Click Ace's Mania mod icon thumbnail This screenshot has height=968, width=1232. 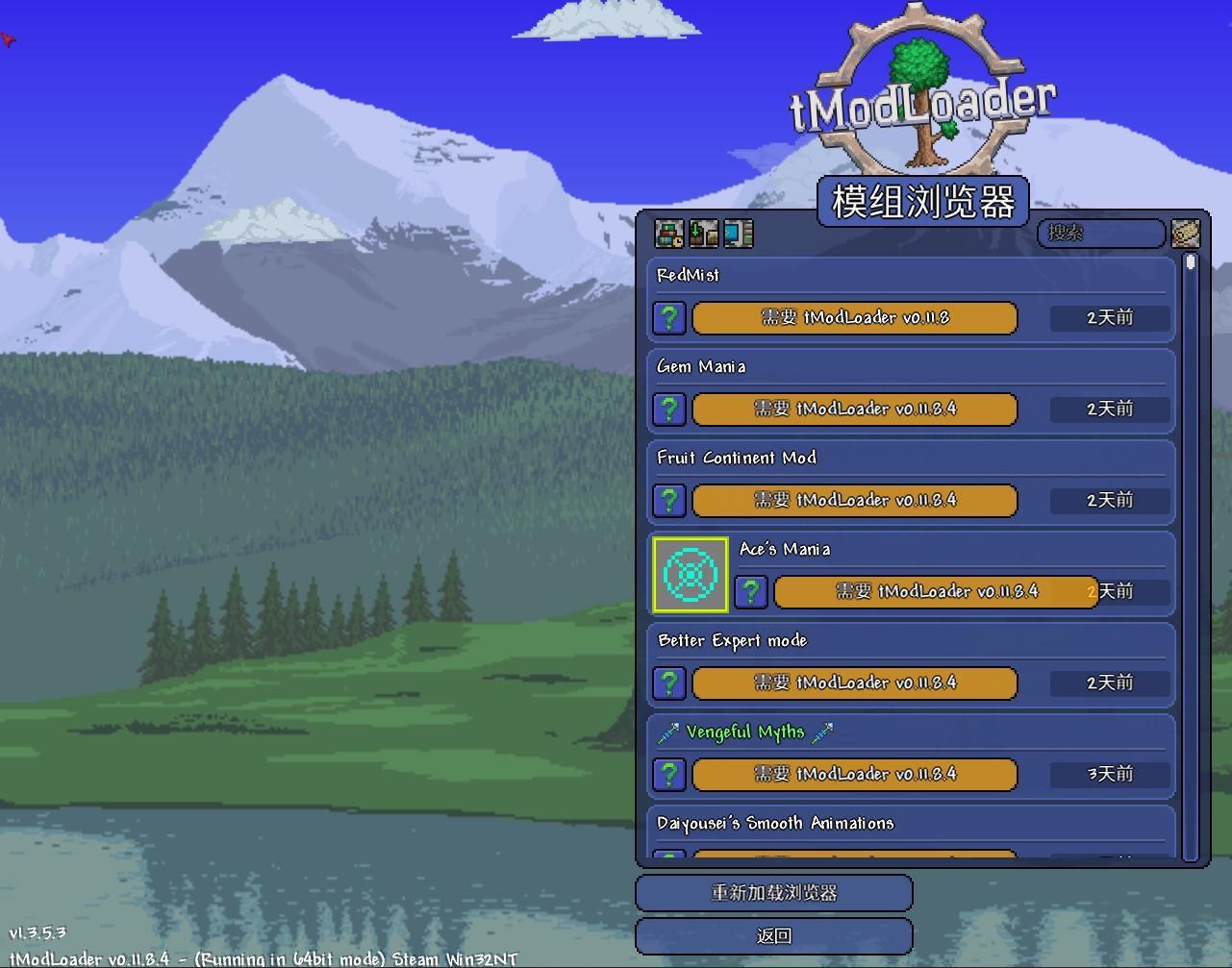(x=690, y=577)
